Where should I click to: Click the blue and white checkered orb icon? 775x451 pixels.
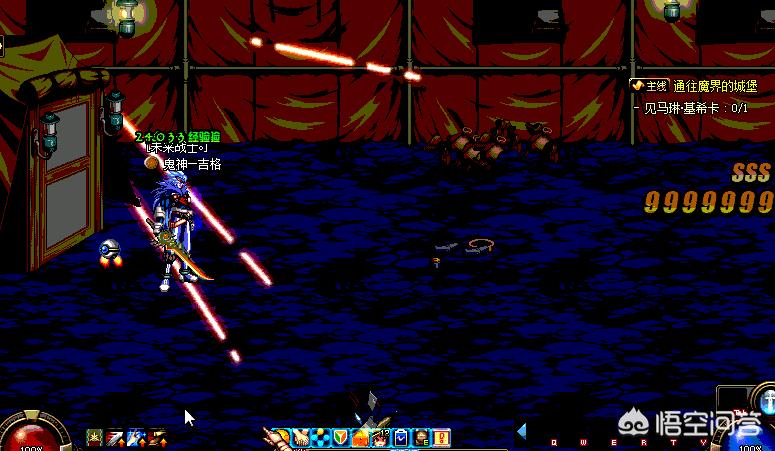[319, 438]
